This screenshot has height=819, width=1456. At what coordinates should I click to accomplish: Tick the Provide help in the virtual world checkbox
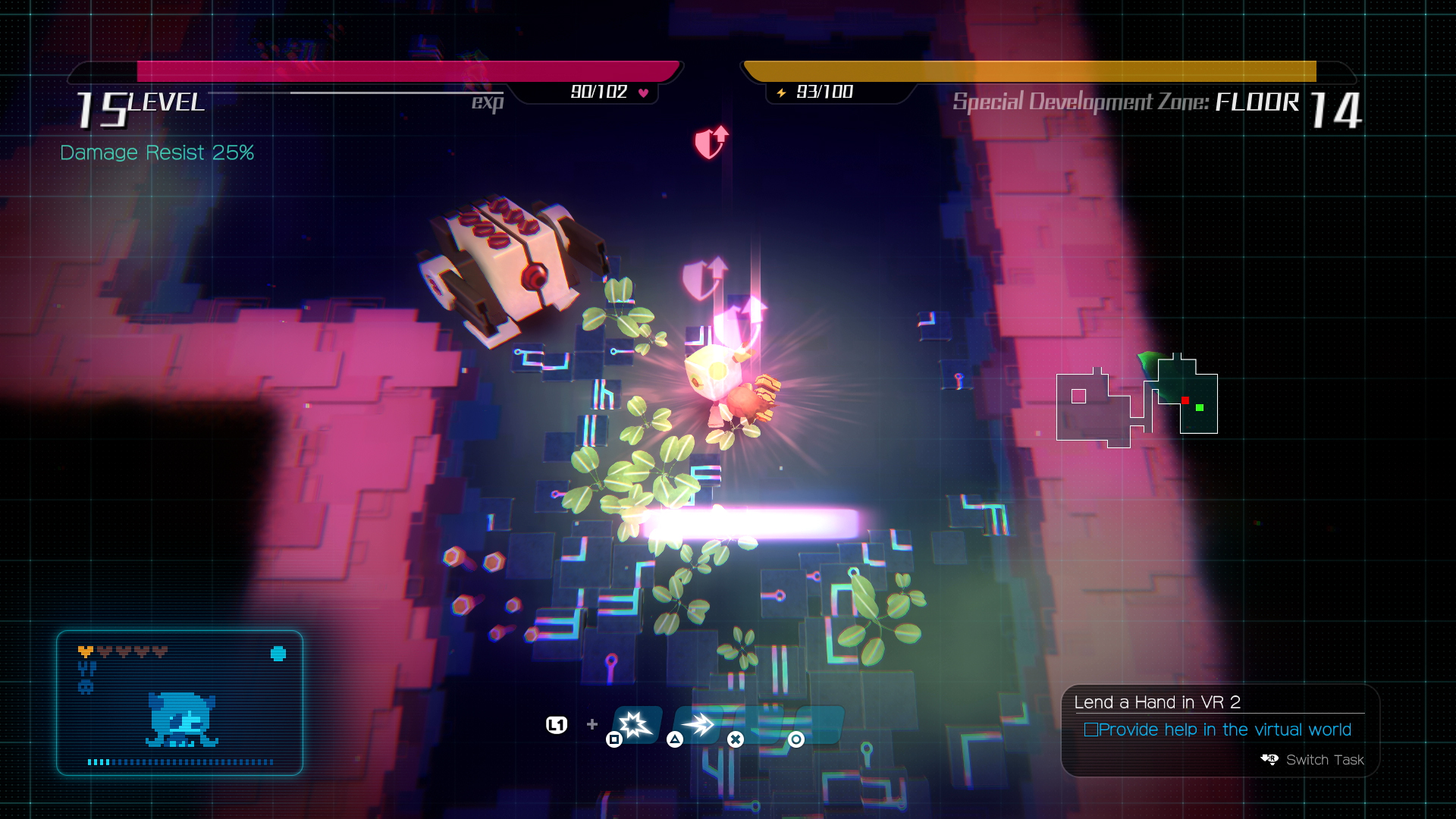tap(1091, 730)
